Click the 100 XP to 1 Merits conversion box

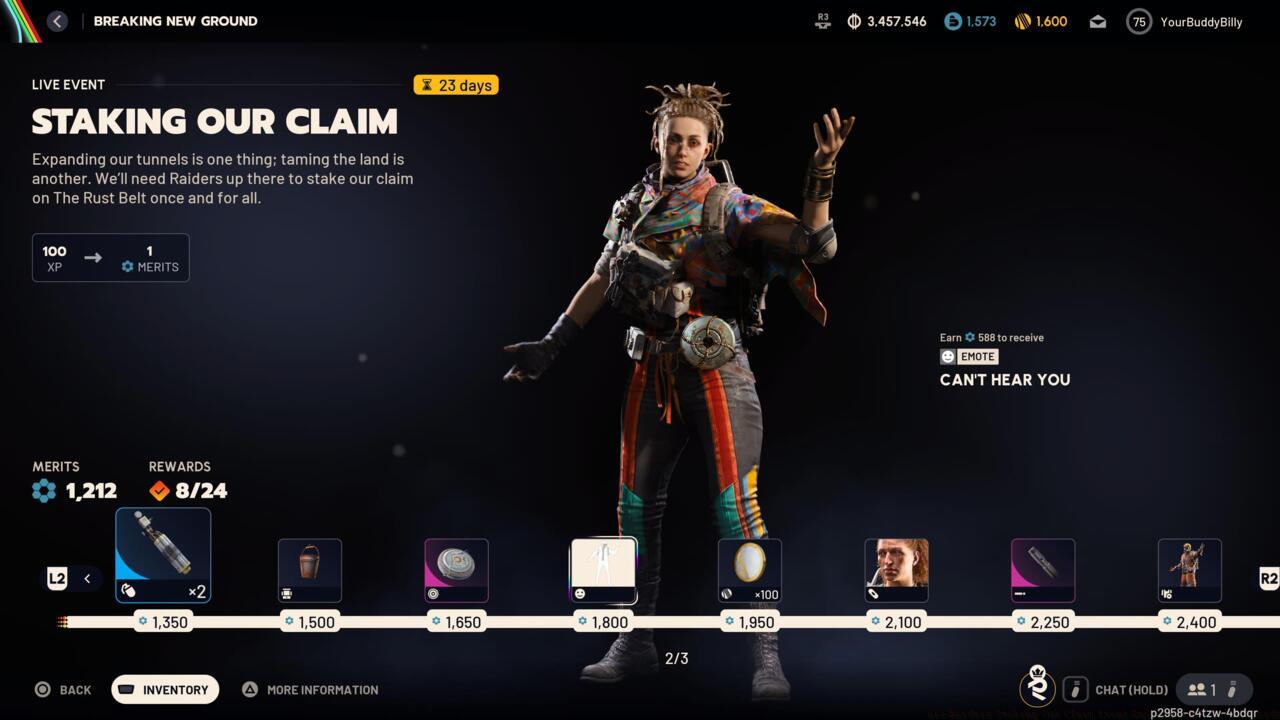110,257
